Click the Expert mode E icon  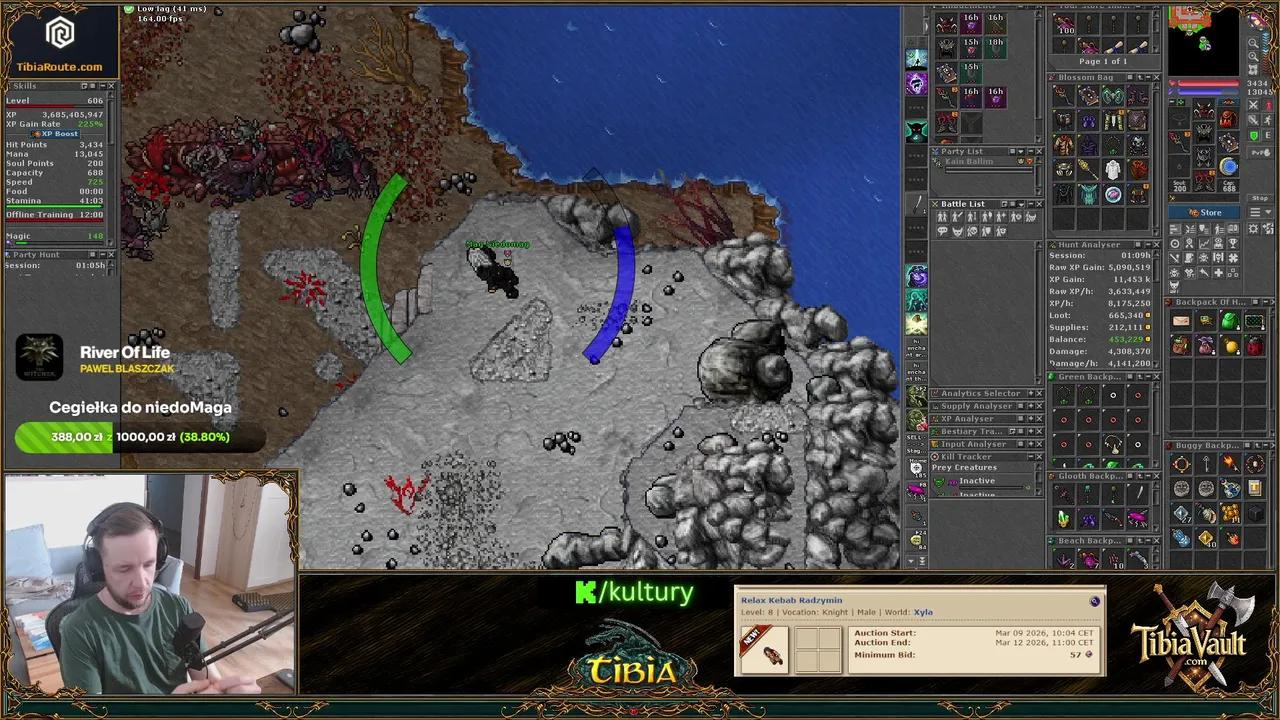tap(1268, 135)
